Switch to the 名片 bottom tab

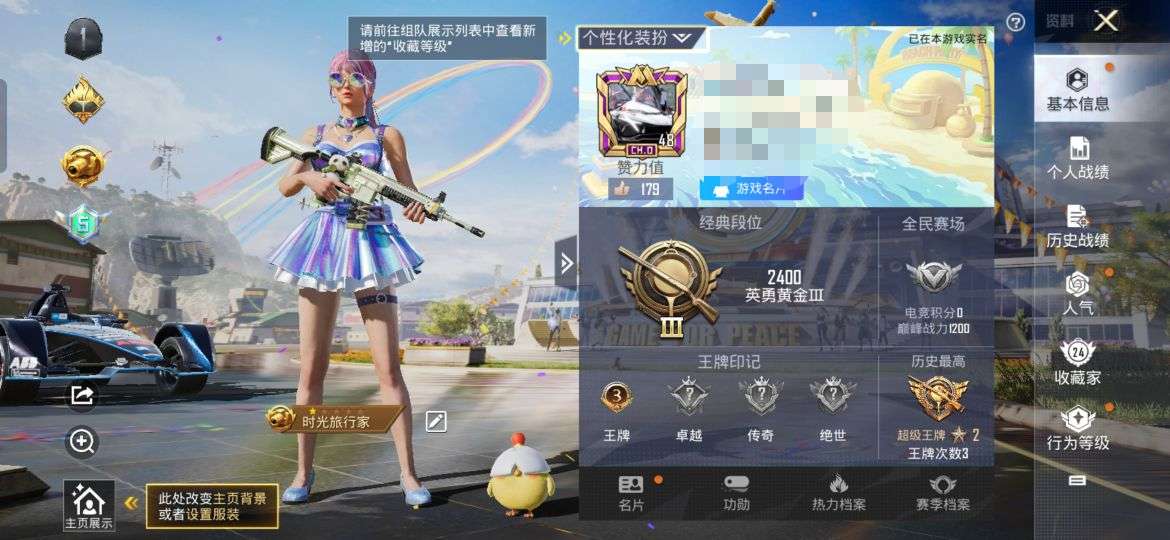click(x=631, y=493)
